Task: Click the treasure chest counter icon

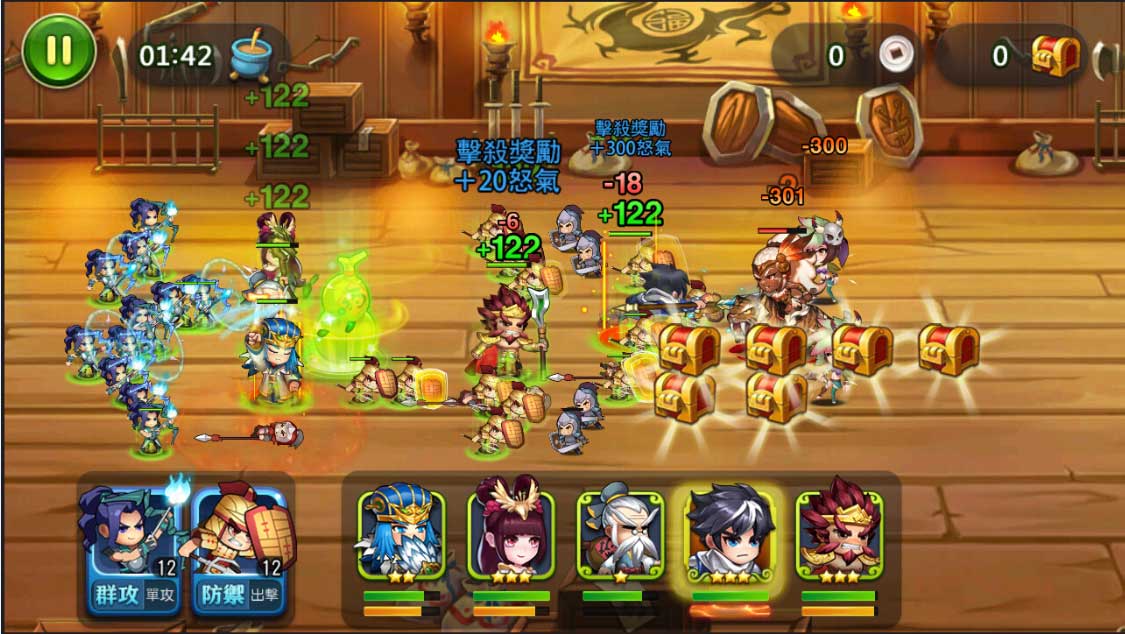Action: point(1055,55)
